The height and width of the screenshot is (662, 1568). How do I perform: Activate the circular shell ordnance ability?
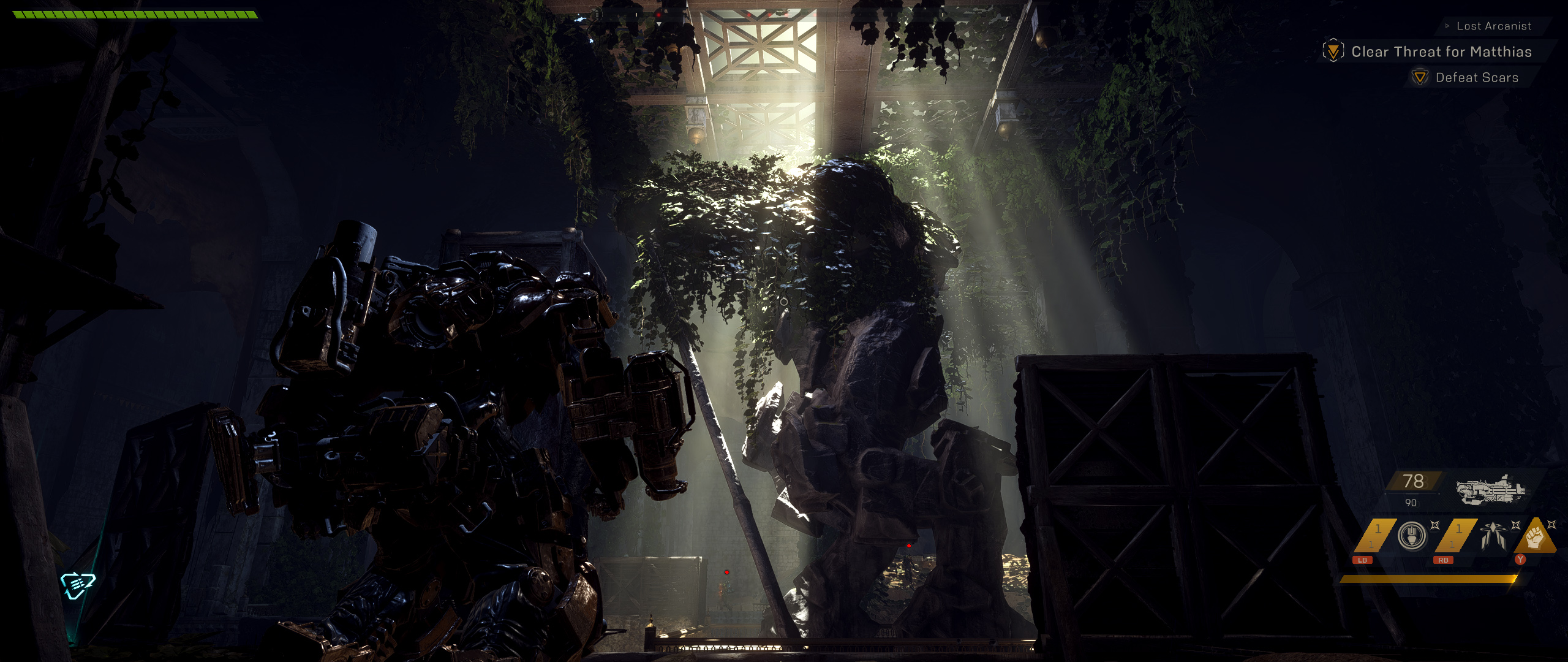click(1412, 536)
